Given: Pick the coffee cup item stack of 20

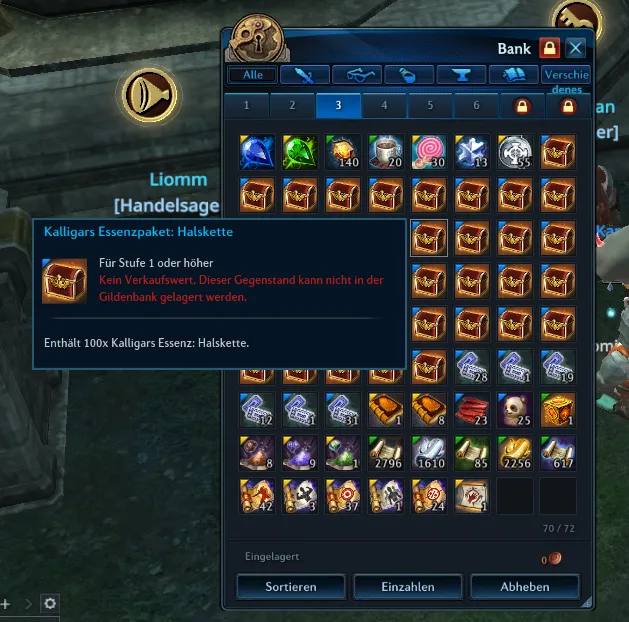Looking at the screenshot, I should [386, 152].
